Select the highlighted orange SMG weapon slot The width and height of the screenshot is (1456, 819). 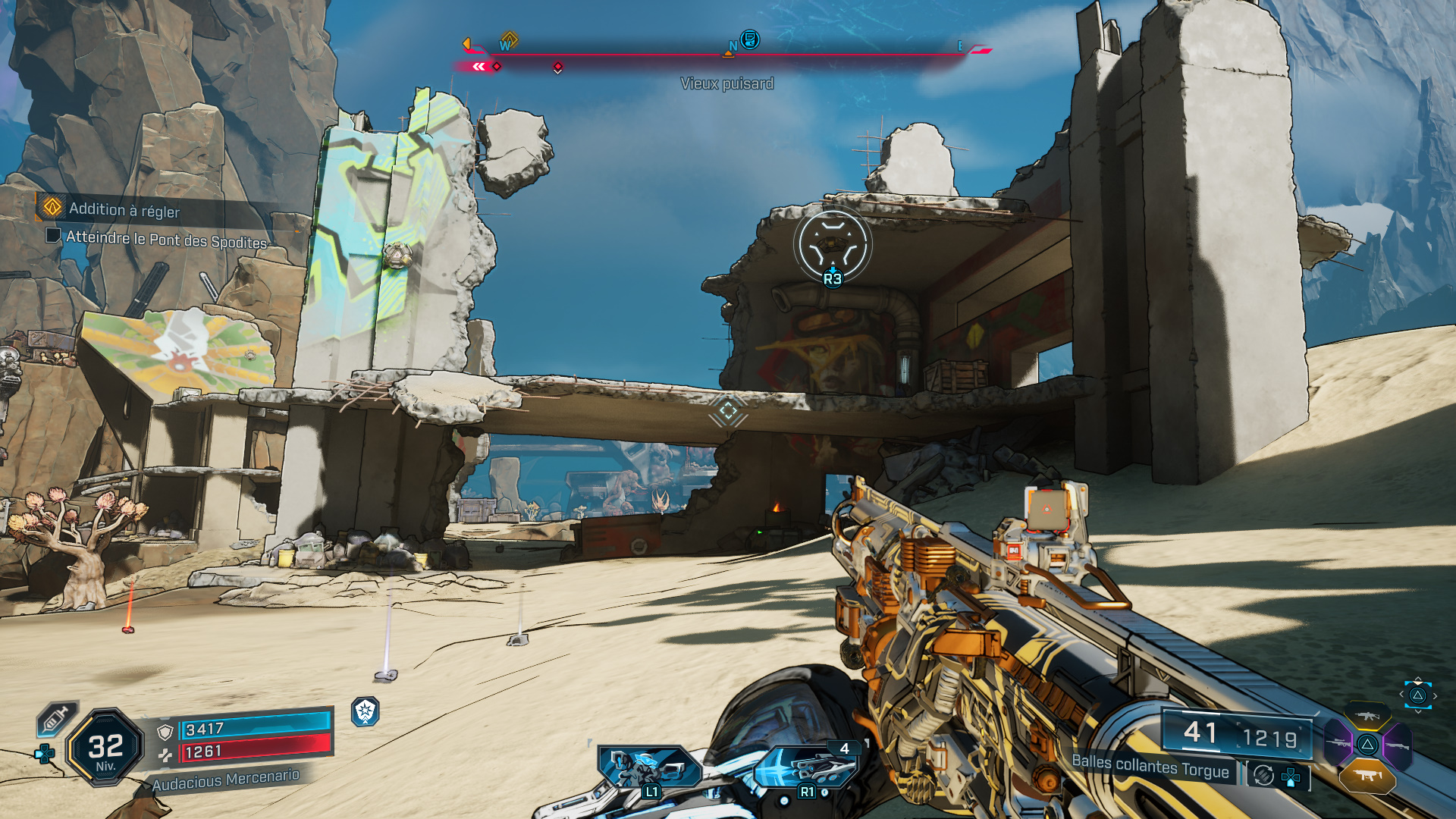1367,775
